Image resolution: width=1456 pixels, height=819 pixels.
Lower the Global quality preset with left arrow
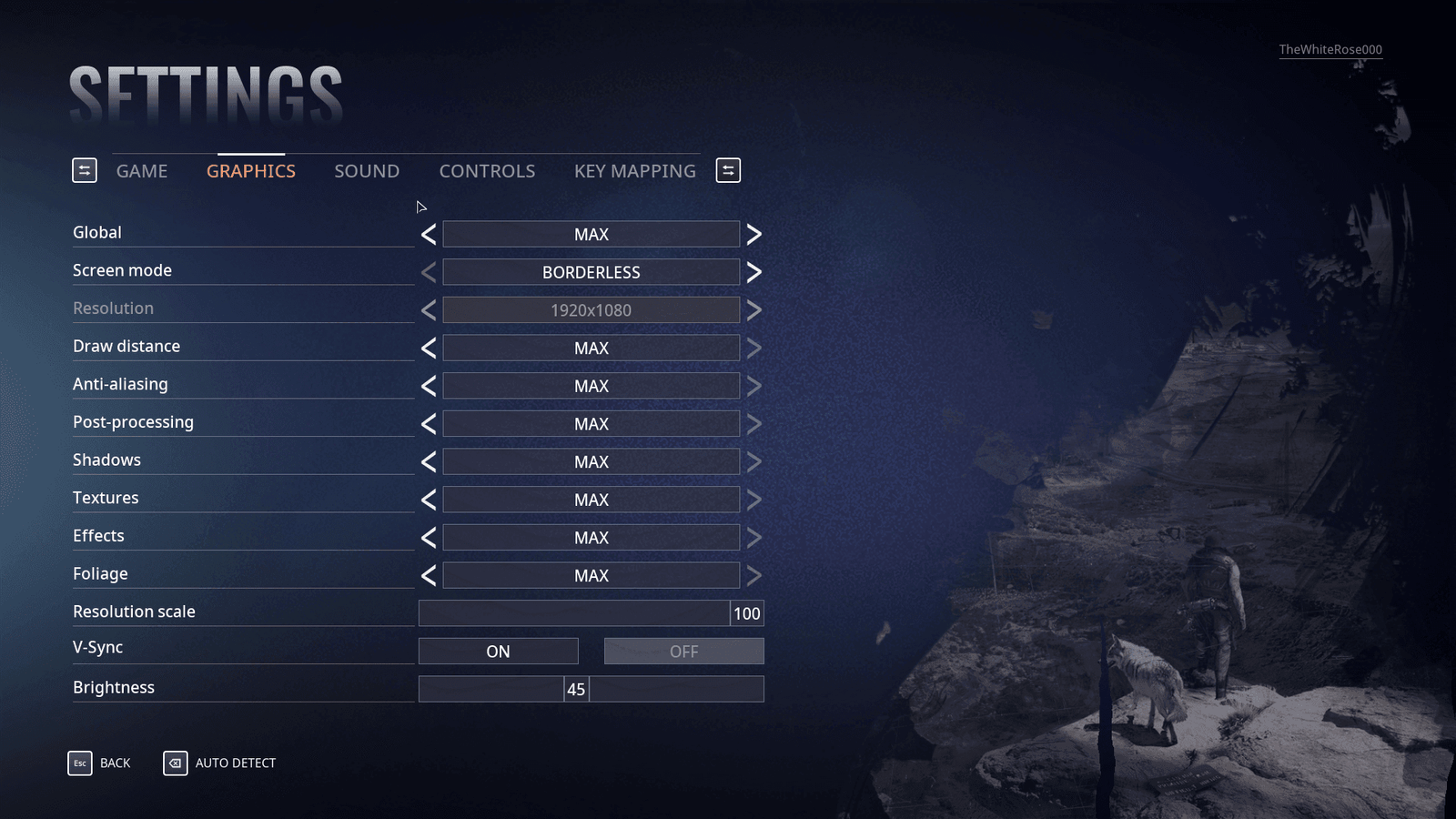click(x=429, y=235)
